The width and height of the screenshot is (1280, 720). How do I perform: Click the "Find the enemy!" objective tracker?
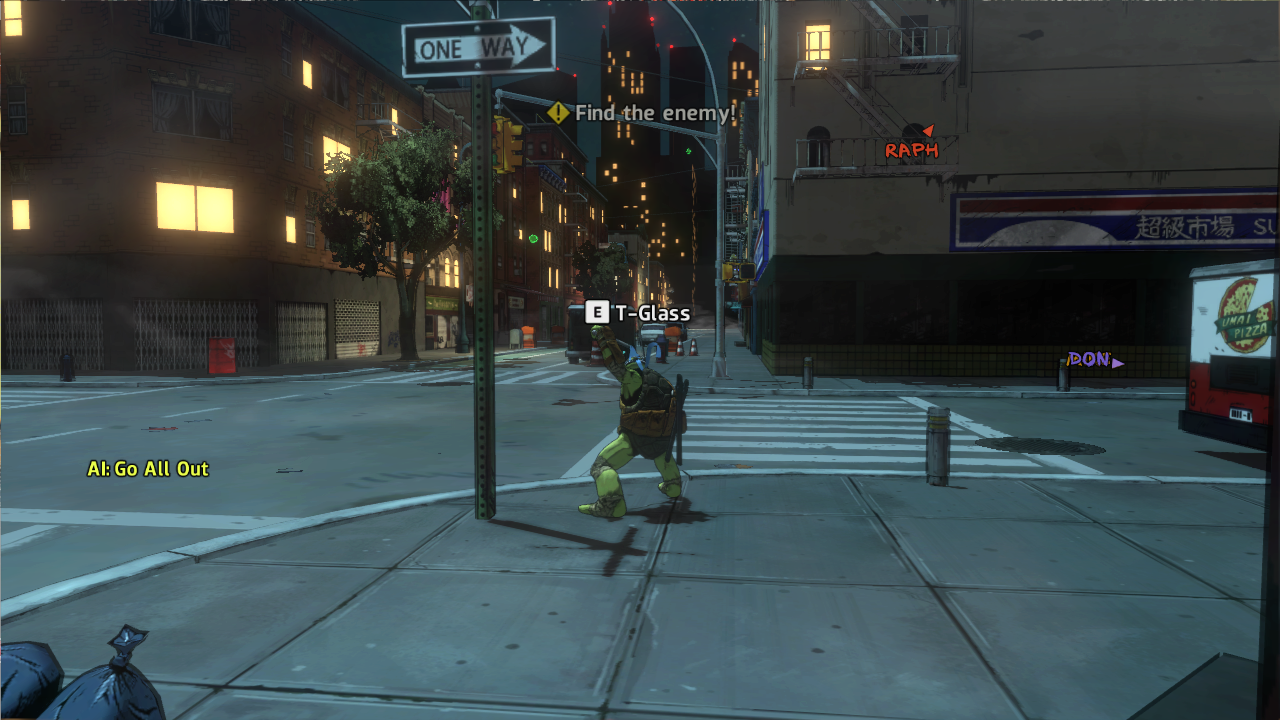[x=642, y=113]
